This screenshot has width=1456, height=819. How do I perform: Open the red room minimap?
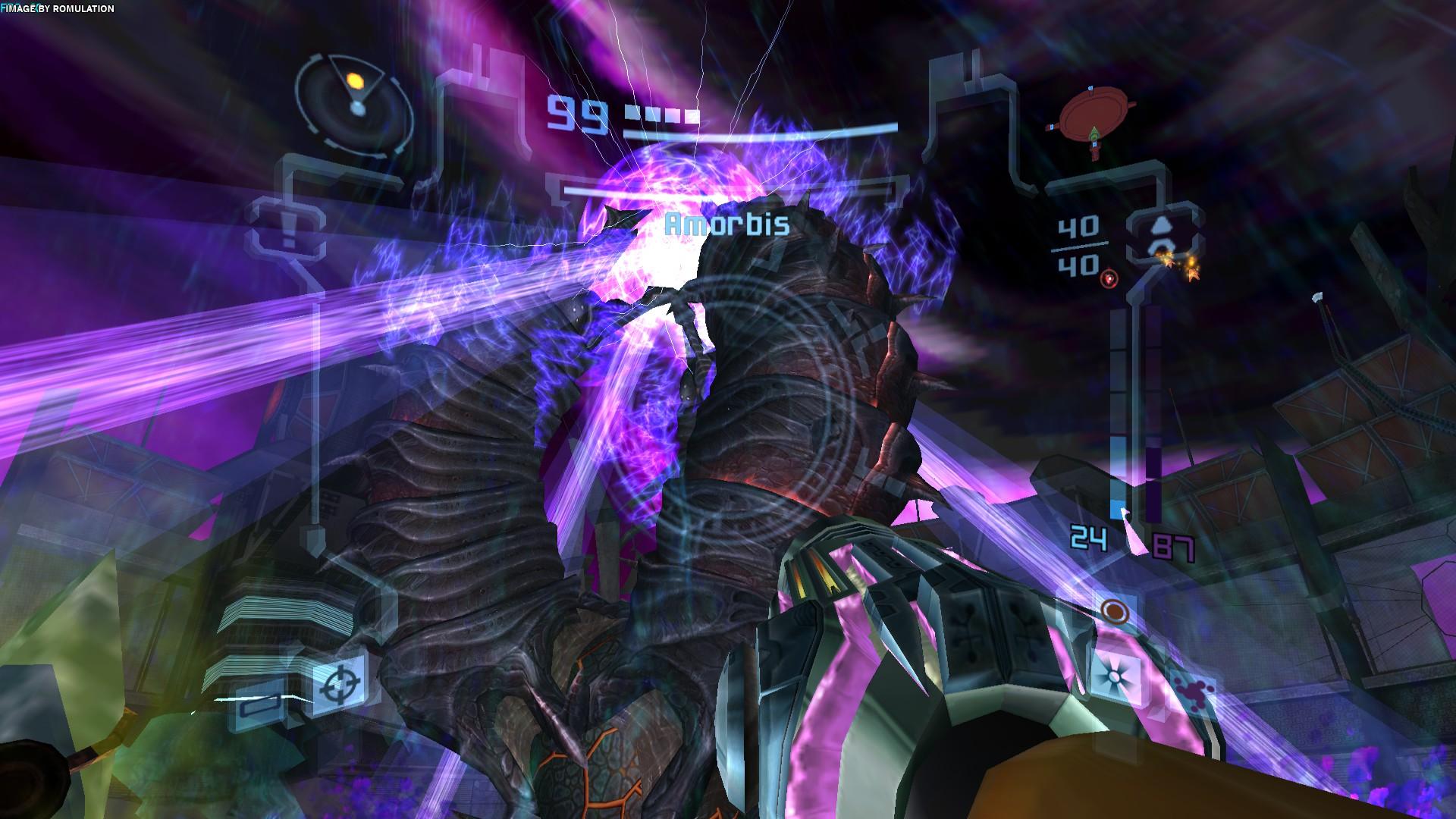coord(1090,119)
